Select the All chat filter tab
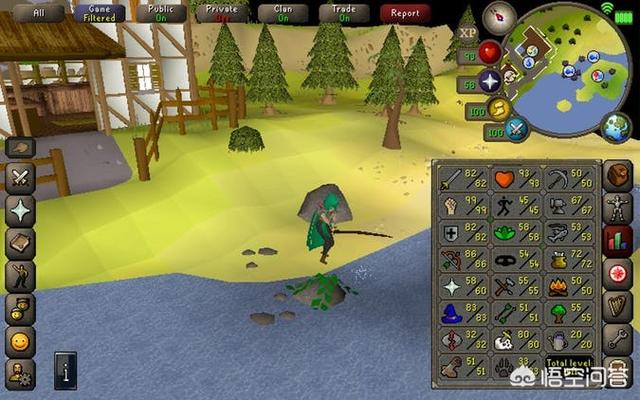The image size is (640, 400). [39, 13]
